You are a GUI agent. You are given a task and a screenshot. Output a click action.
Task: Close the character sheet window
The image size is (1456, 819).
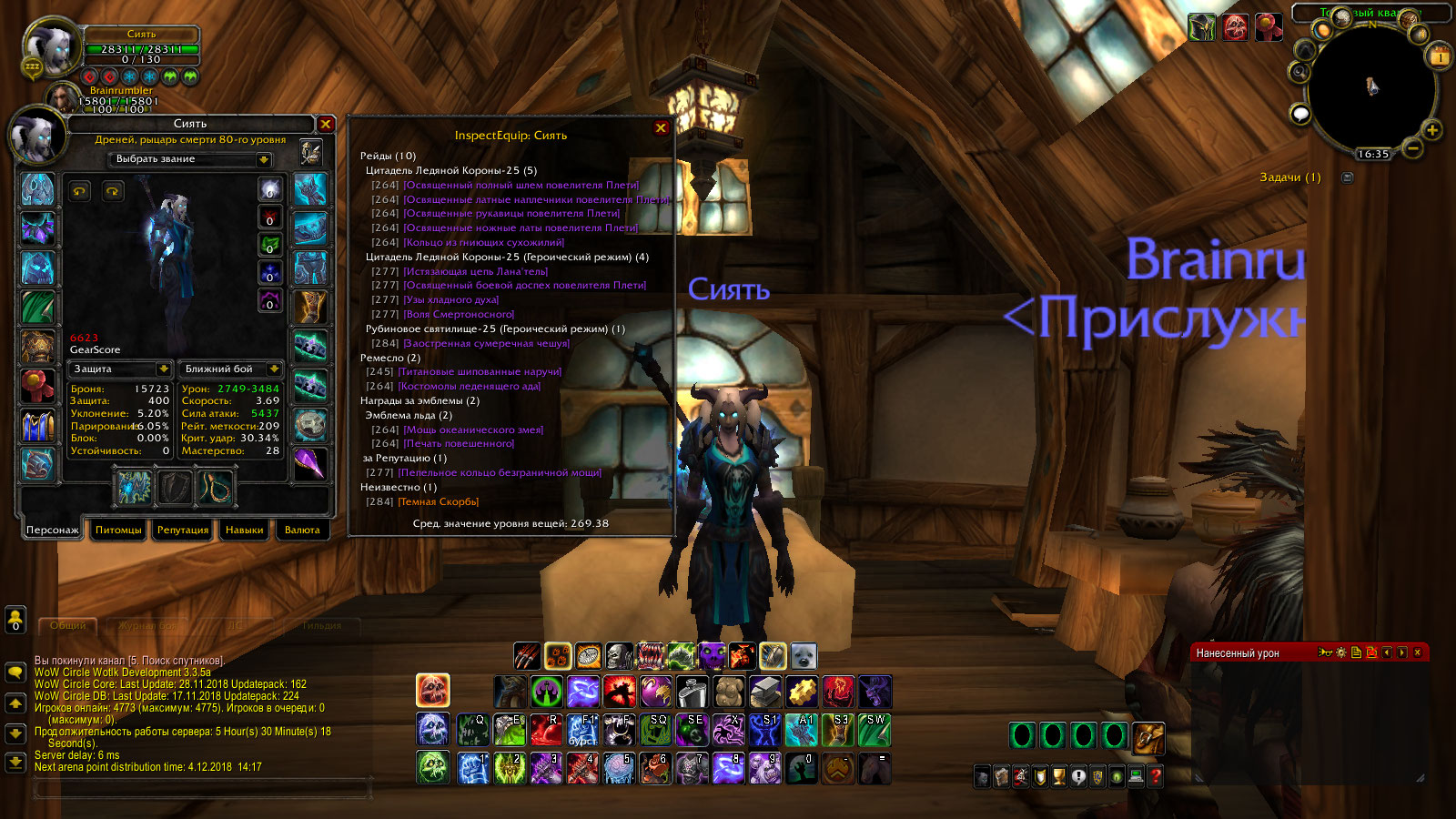point(326,124)
